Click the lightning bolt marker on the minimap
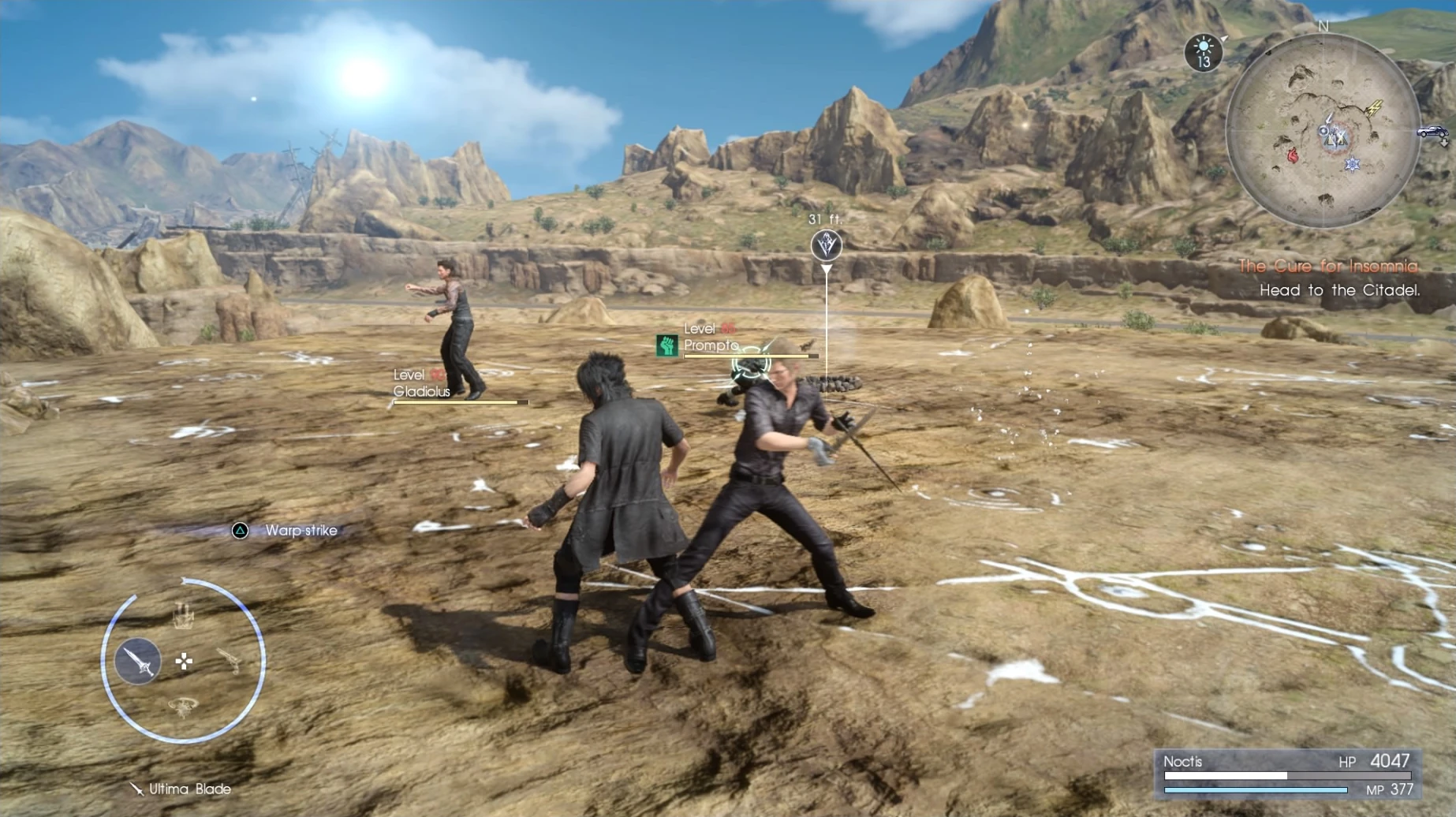 (x=1376, y=108)
